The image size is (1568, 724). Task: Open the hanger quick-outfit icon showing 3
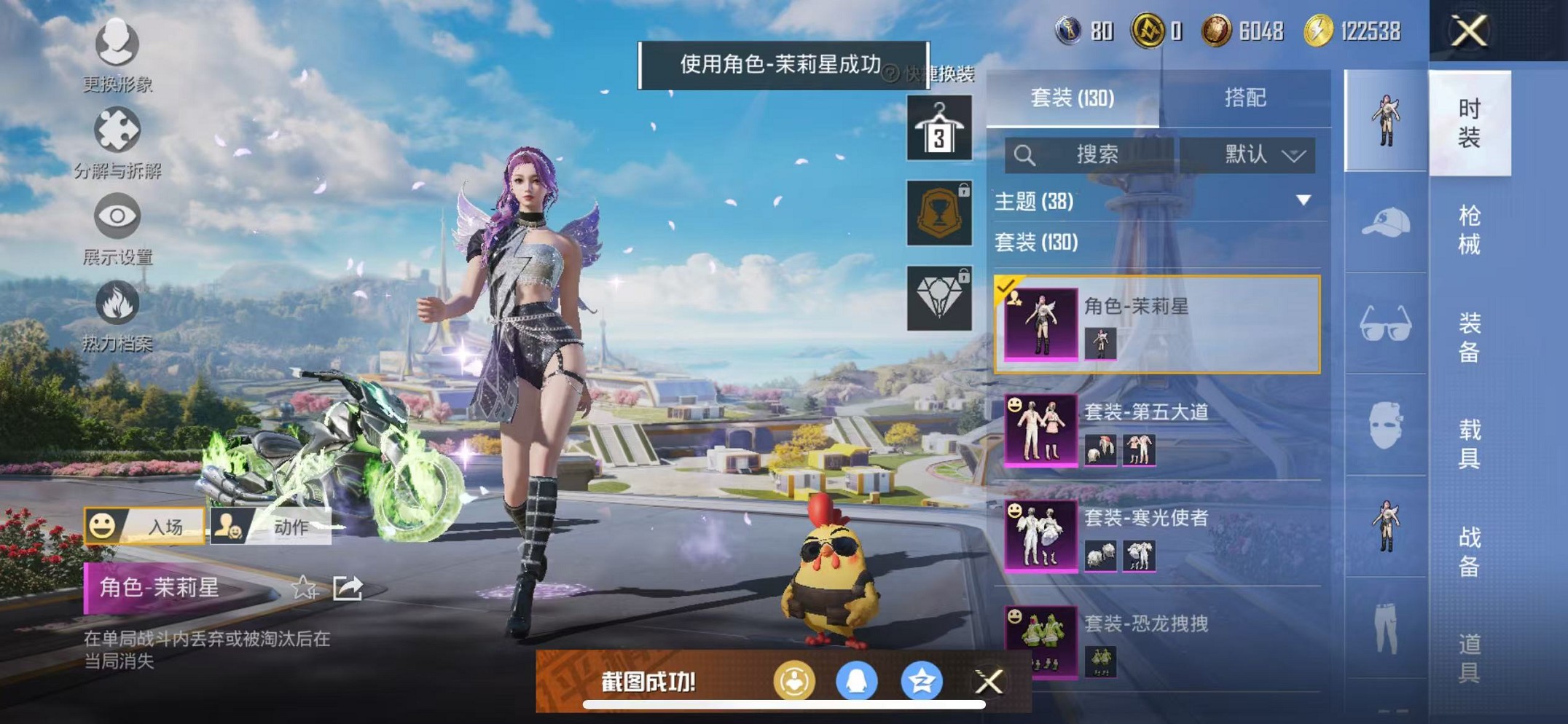[x=938, y=127]
